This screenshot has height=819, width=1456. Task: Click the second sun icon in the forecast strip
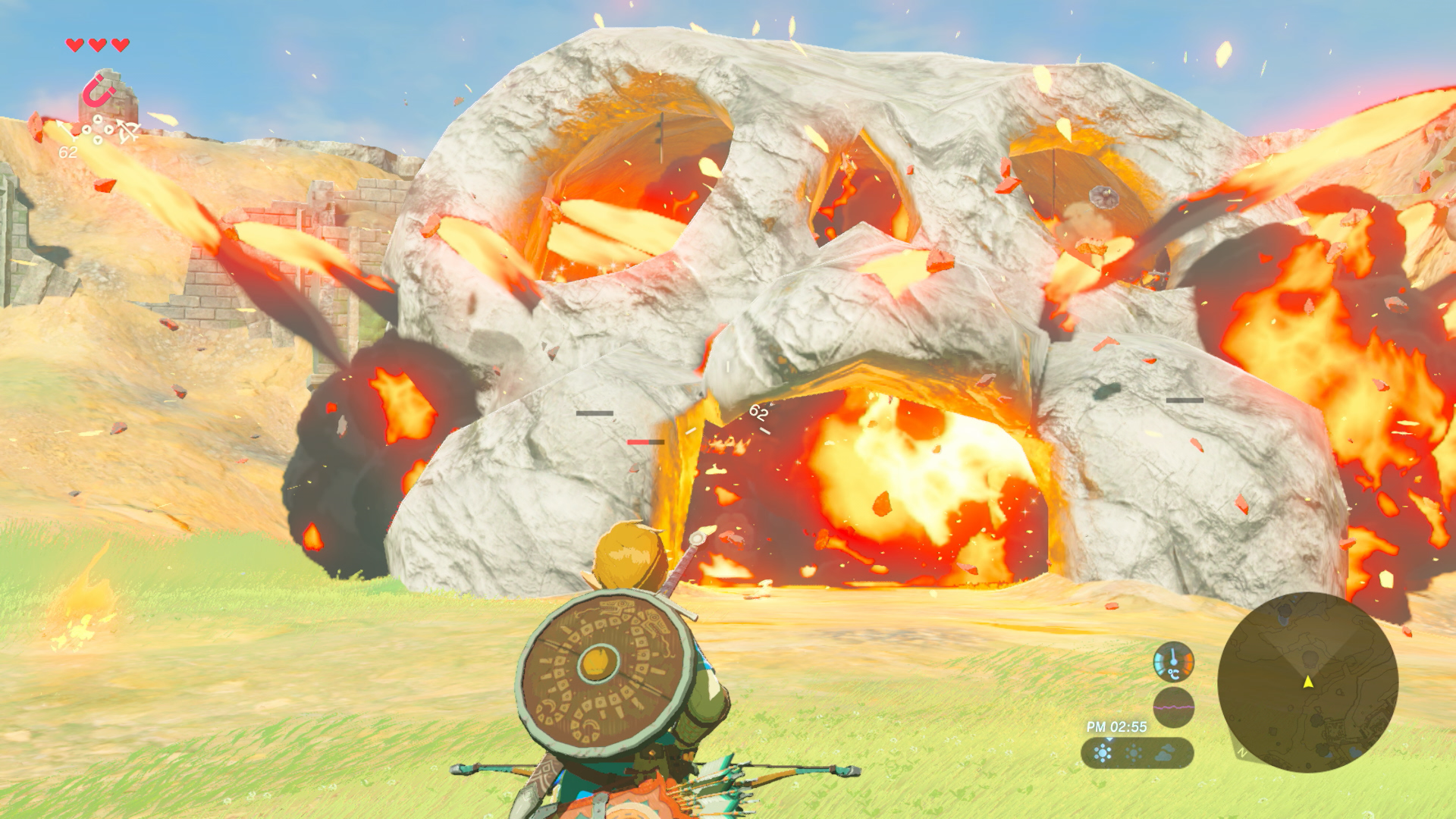click(1134, 753)
